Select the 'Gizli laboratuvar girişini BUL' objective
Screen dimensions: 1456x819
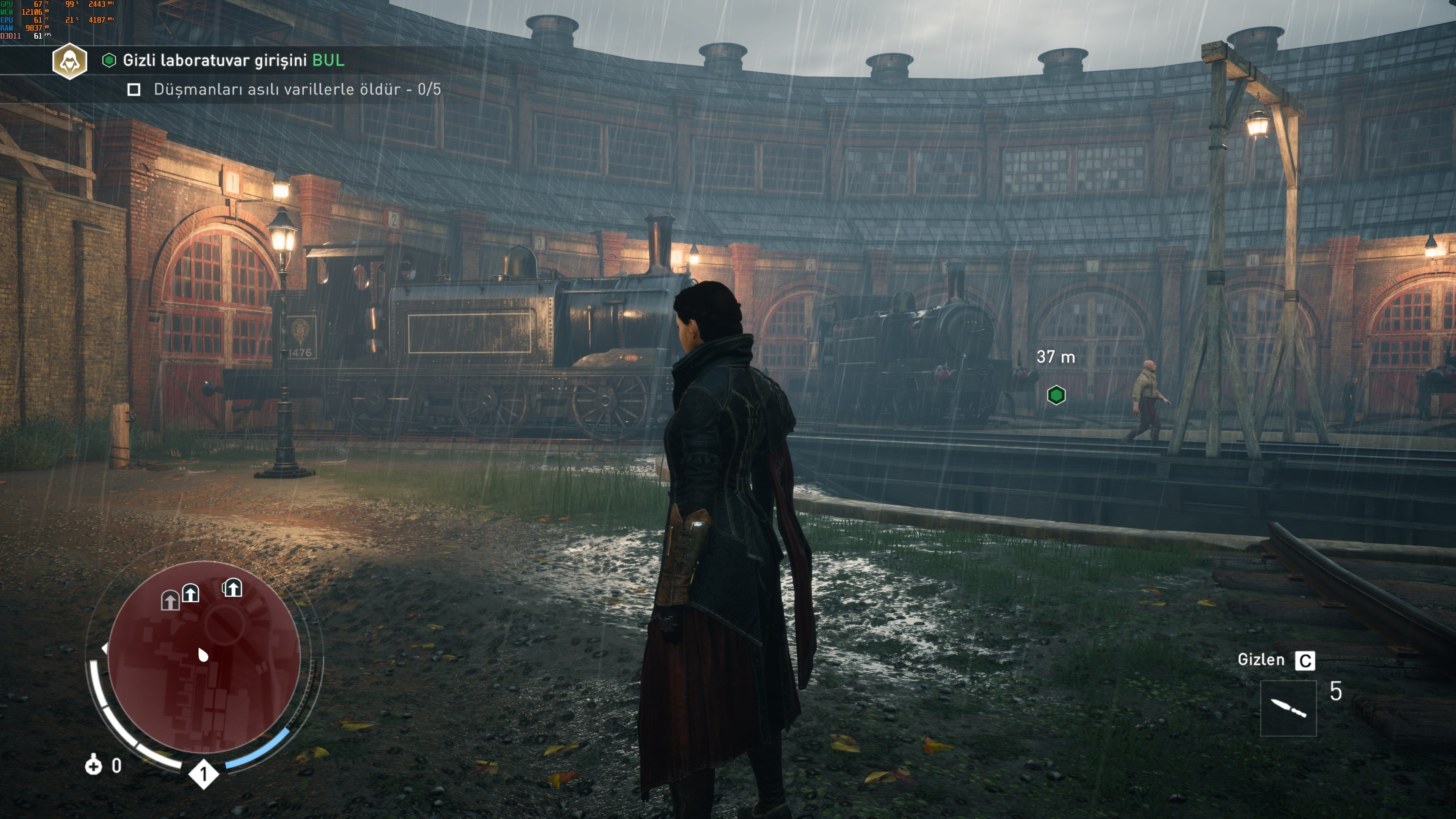[233, 61]
